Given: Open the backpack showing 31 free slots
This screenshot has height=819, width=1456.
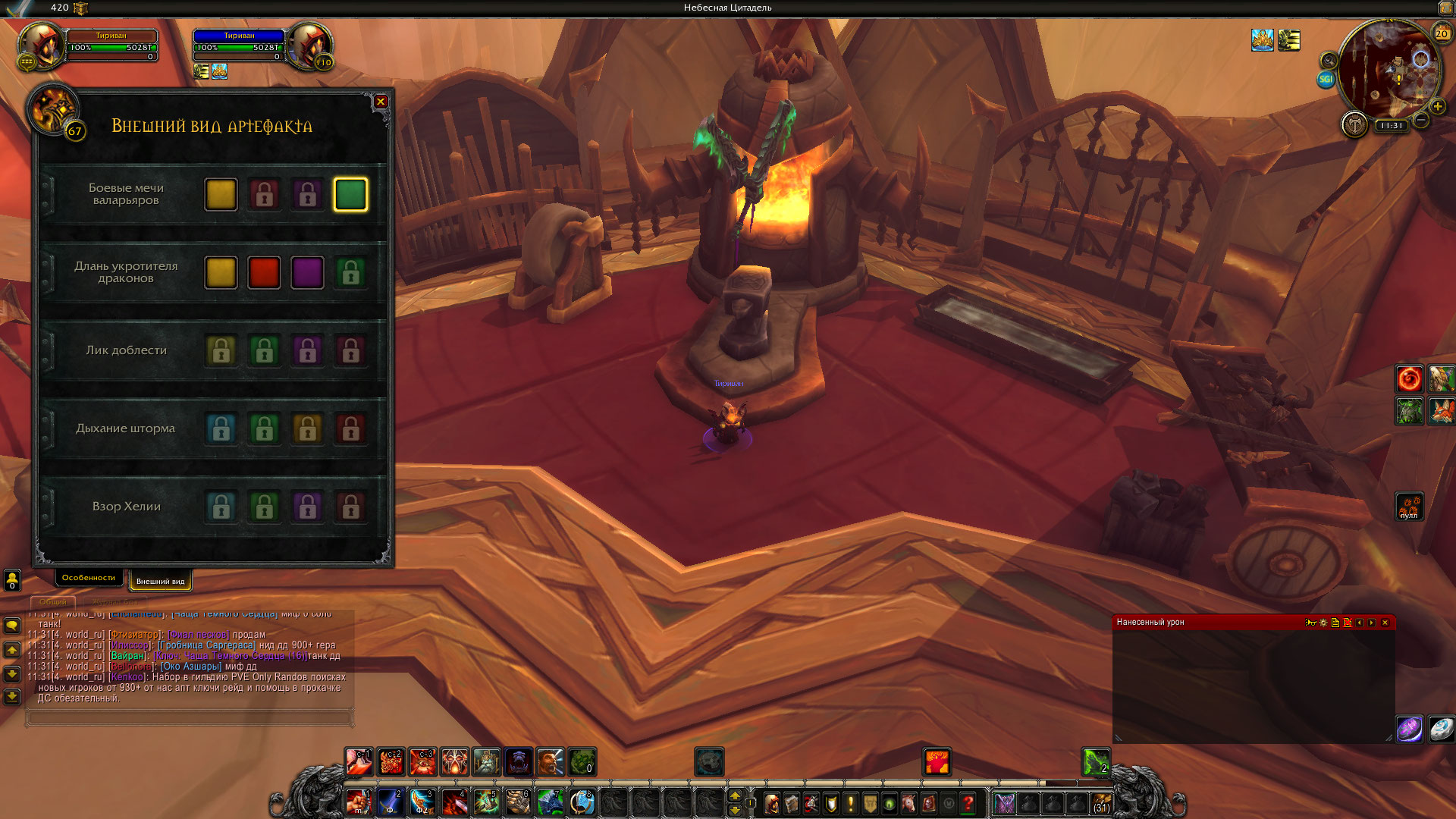Looking at the screenshot, I should tap(1101, 803).
